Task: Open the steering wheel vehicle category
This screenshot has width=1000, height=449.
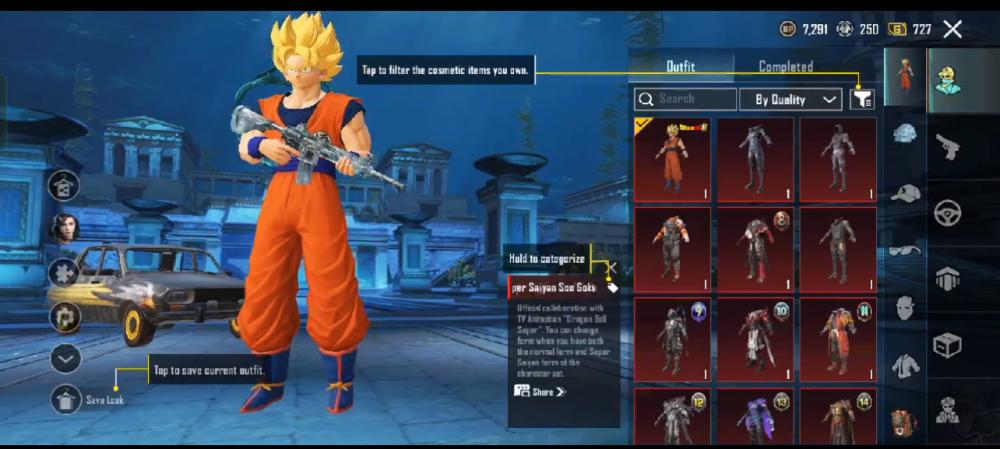Action: [x=947, y=212]
